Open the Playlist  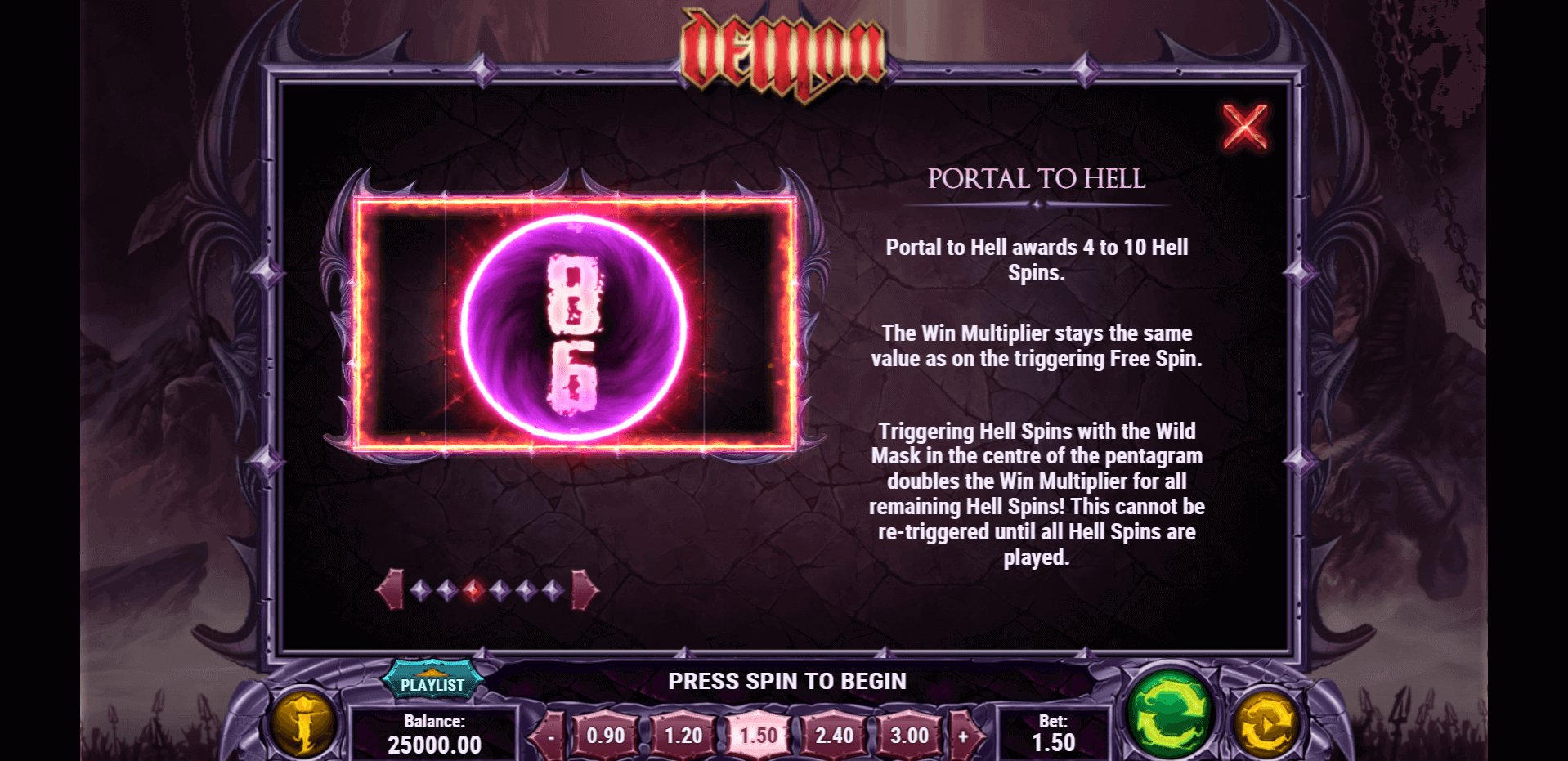(432, 683)
